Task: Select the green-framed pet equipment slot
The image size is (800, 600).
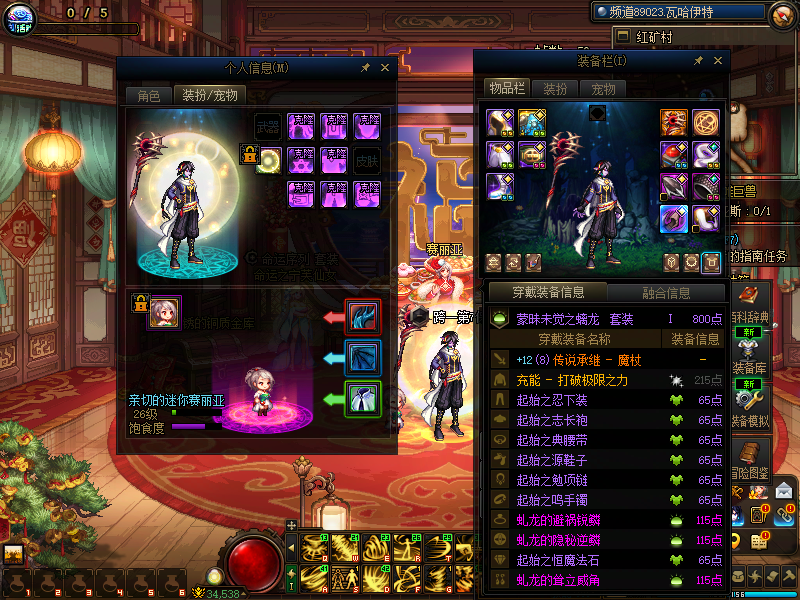Action: [x=361, y=399]
